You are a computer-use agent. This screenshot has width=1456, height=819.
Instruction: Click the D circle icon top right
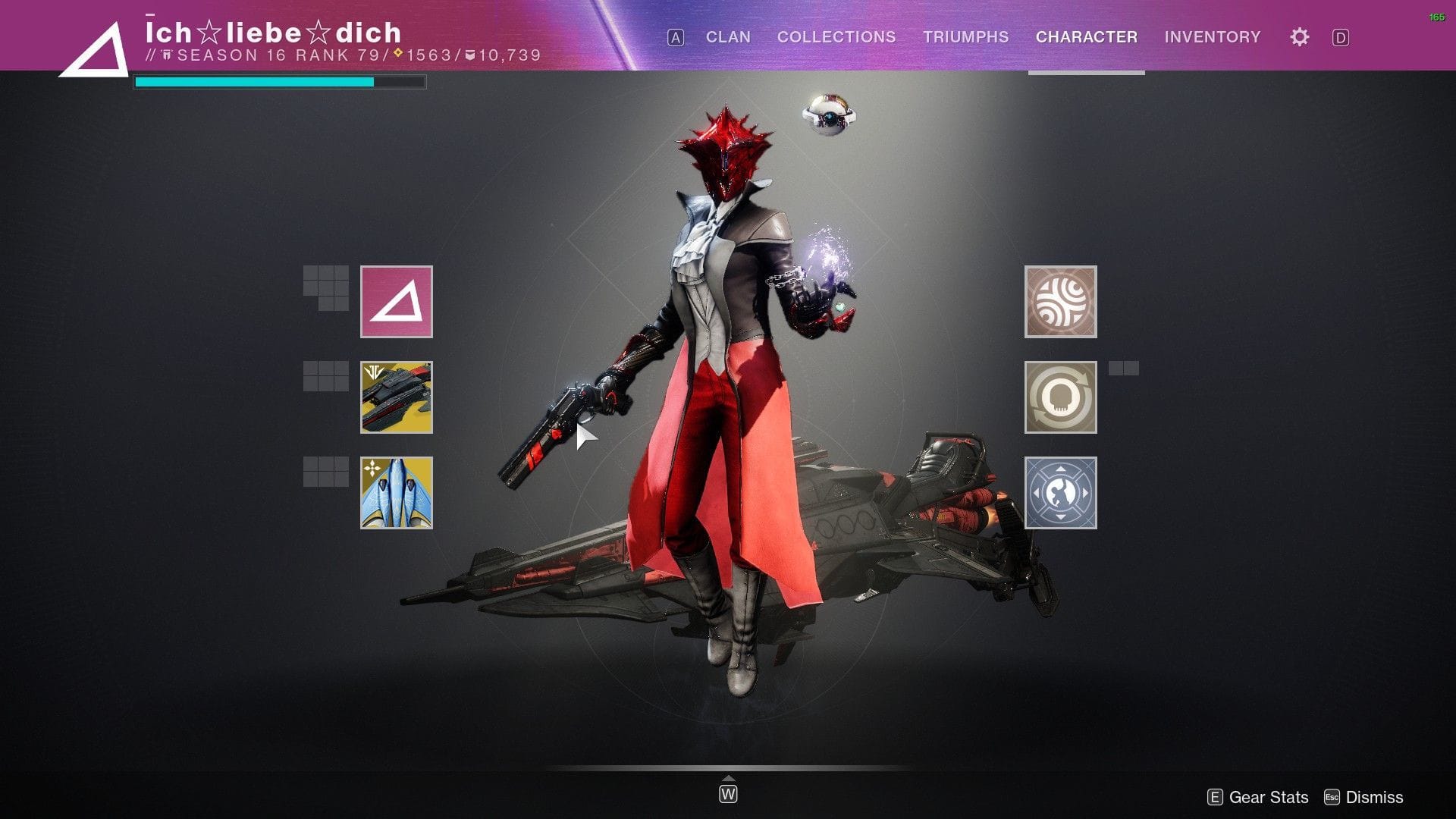[x=1341, y=36]
